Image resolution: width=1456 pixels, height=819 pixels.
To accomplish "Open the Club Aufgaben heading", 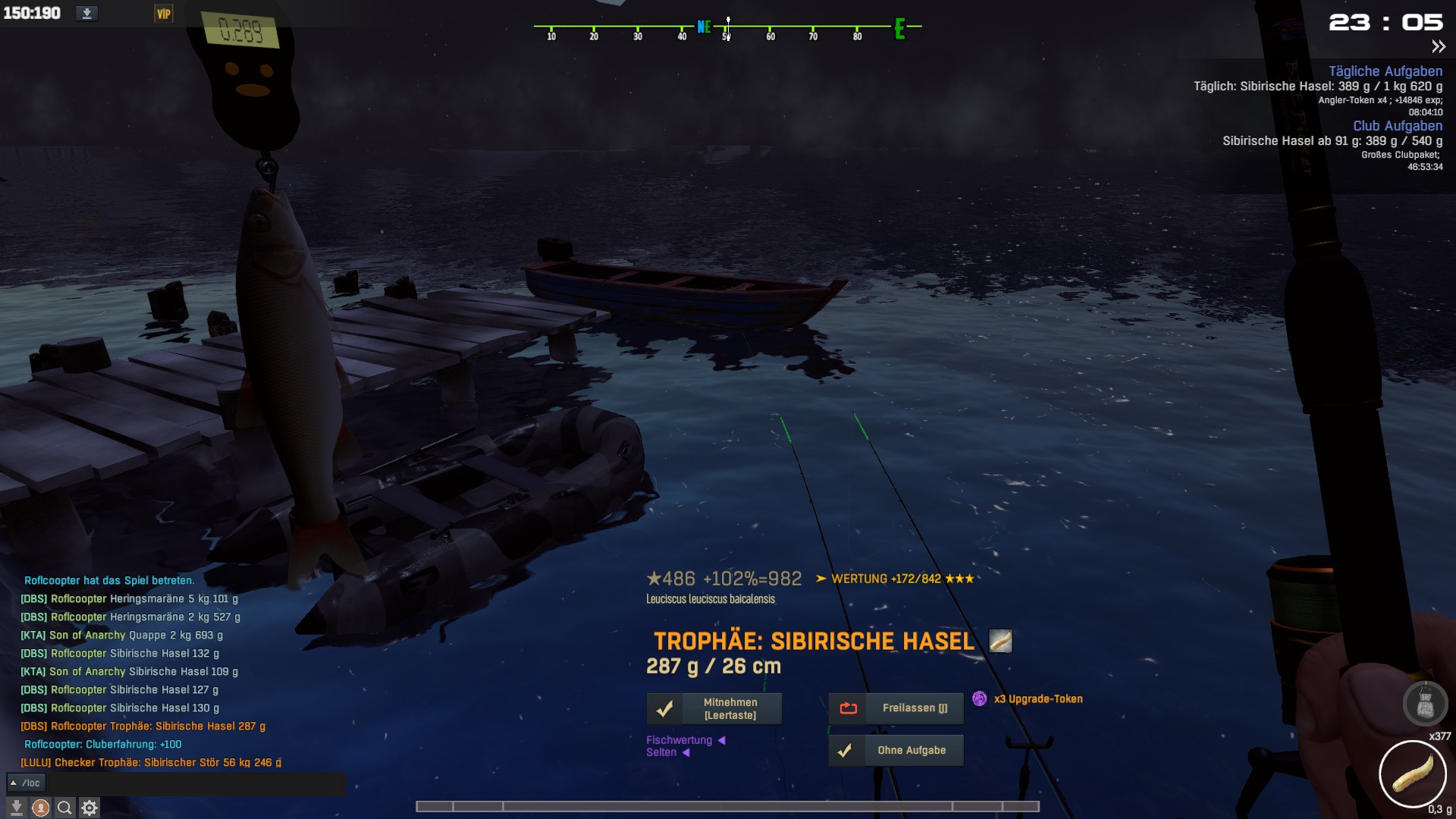I will (1397, 126).
